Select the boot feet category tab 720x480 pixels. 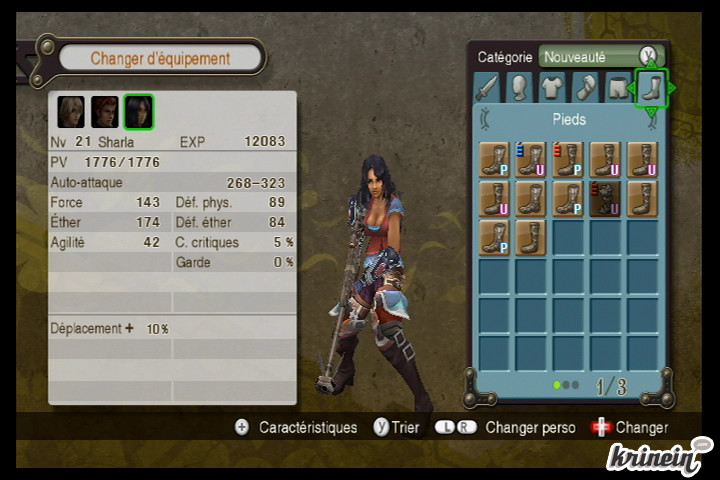(x=652, y=88)
